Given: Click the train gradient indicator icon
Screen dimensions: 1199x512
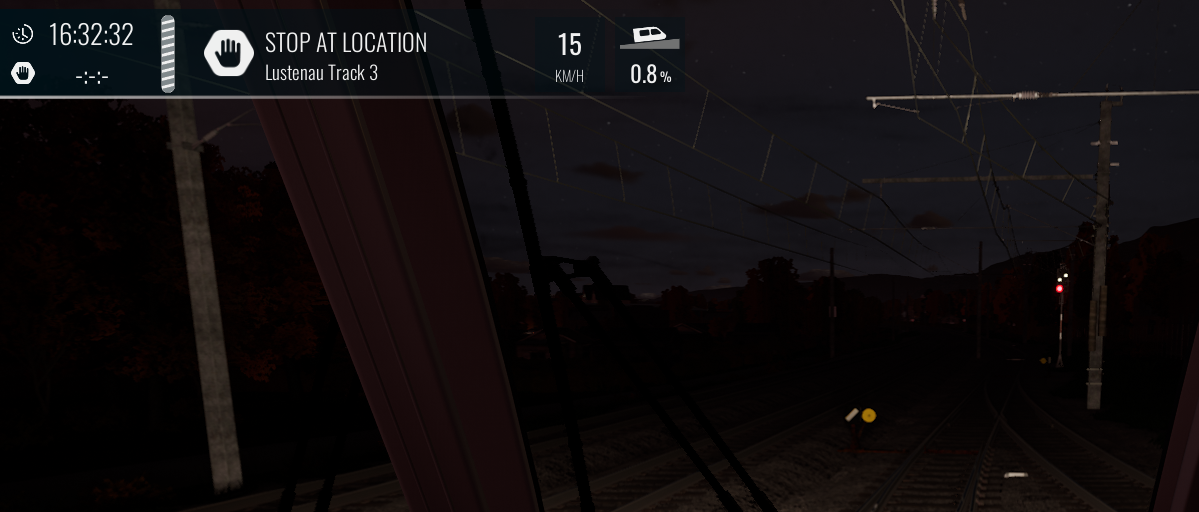Looking at the screenshot, I should click(x=649, y=37).
